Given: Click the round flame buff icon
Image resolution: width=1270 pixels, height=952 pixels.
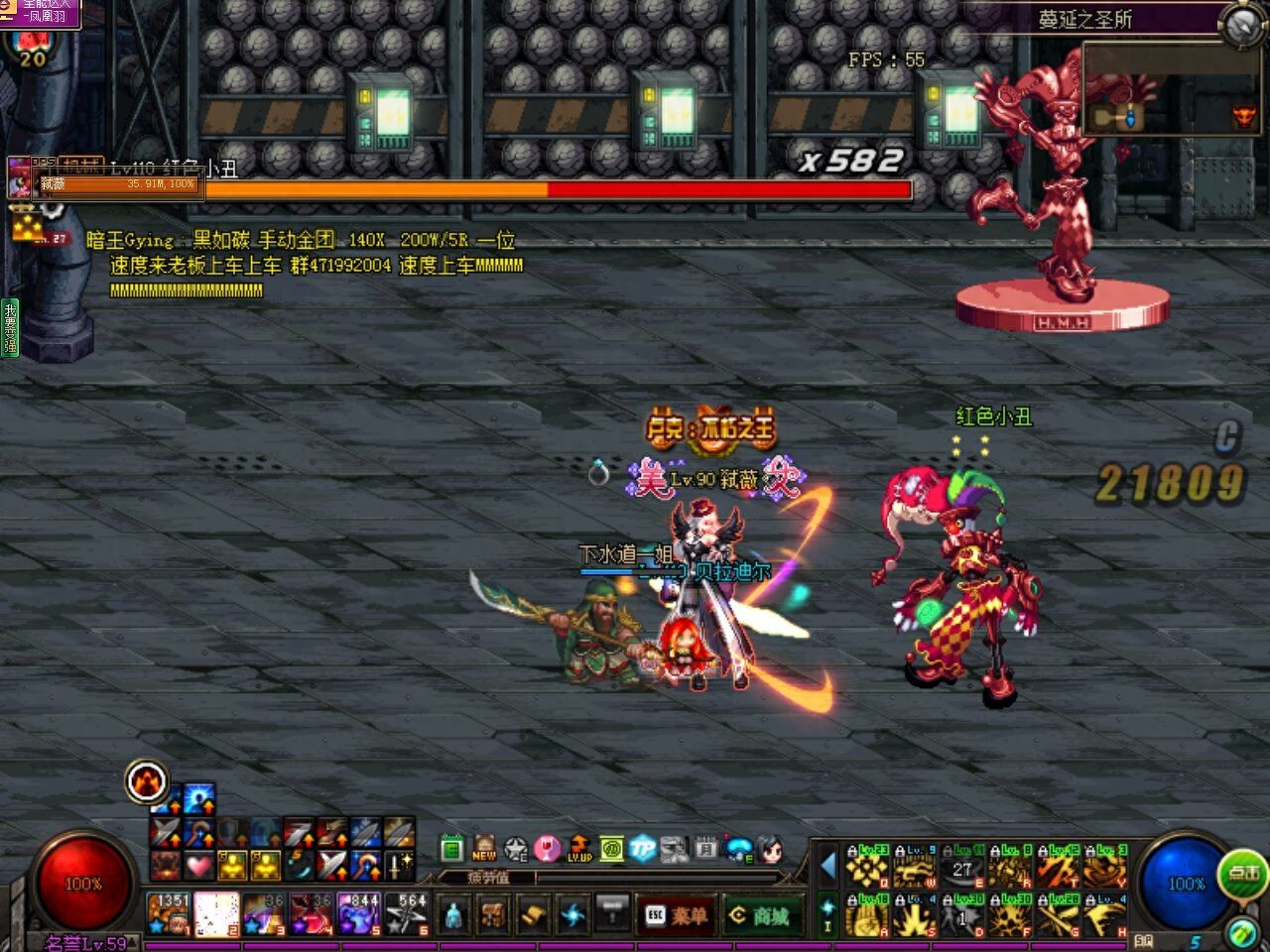Looking at the screenshot, I should pyautogui.click(x=147, y=782).
